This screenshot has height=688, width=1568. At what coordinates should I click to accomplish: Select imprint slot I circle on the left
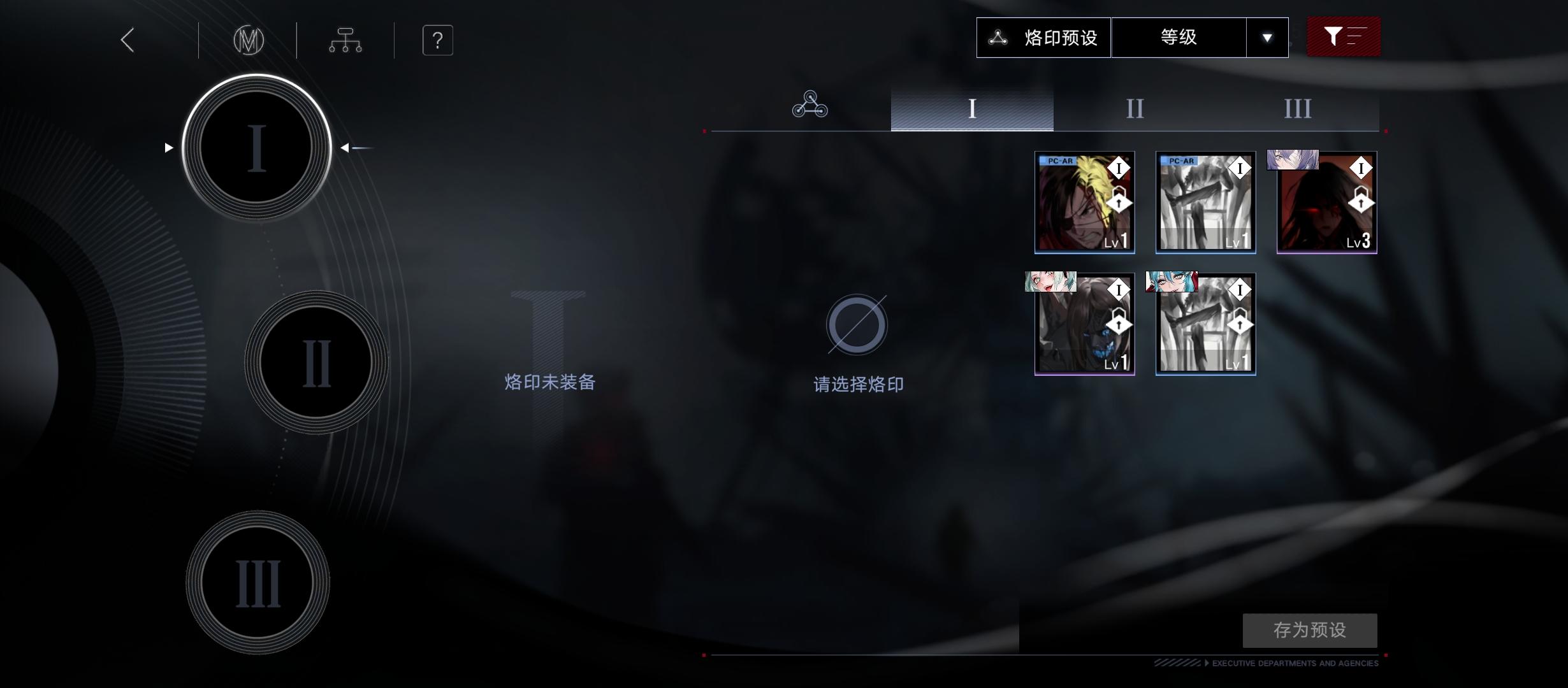coord(256,148)
